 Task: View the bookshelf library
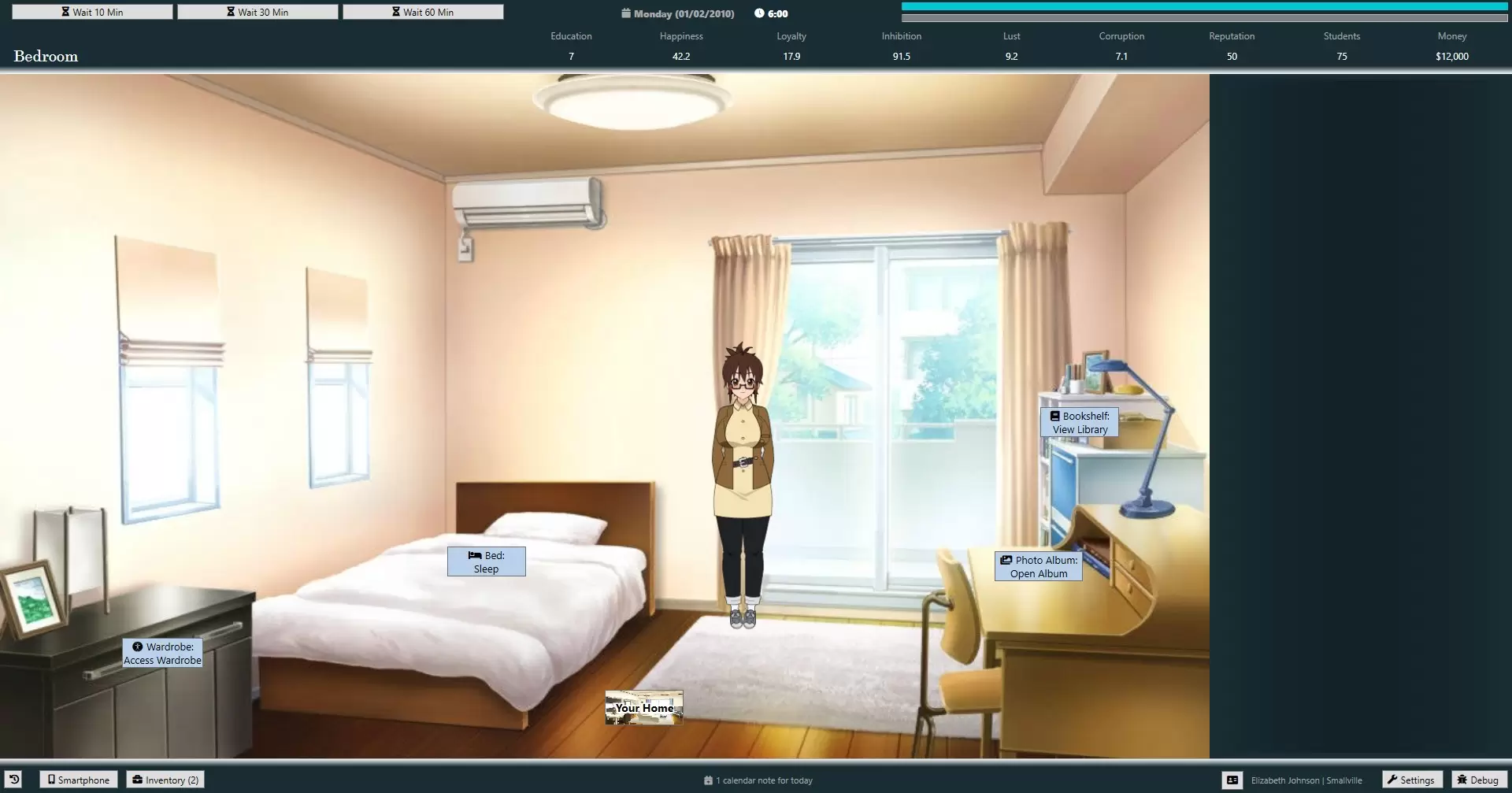1080,423
